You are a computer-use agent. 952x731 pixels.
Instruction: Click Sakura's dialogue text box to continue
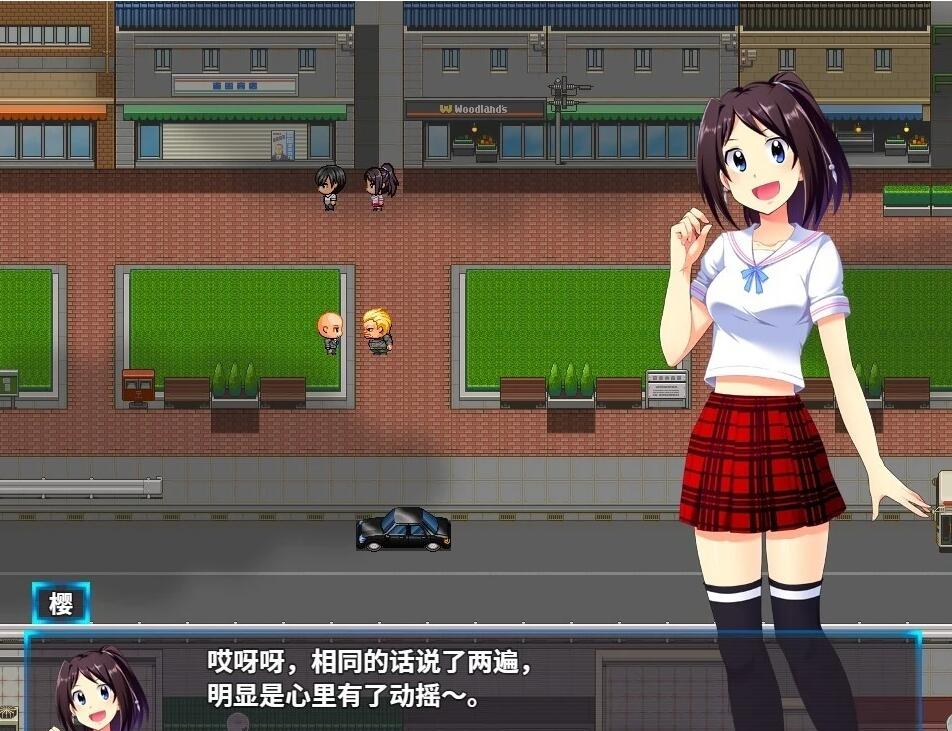470,680
